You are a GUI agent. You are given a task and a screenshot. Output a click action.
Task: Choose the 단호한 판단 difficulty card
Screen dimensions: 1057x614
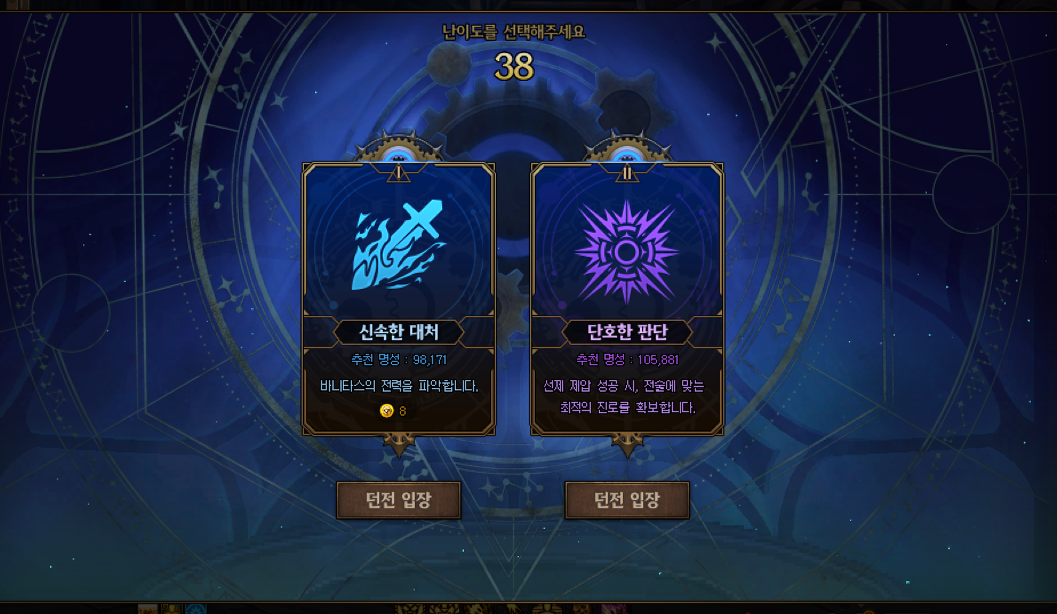tap(627, 298)
